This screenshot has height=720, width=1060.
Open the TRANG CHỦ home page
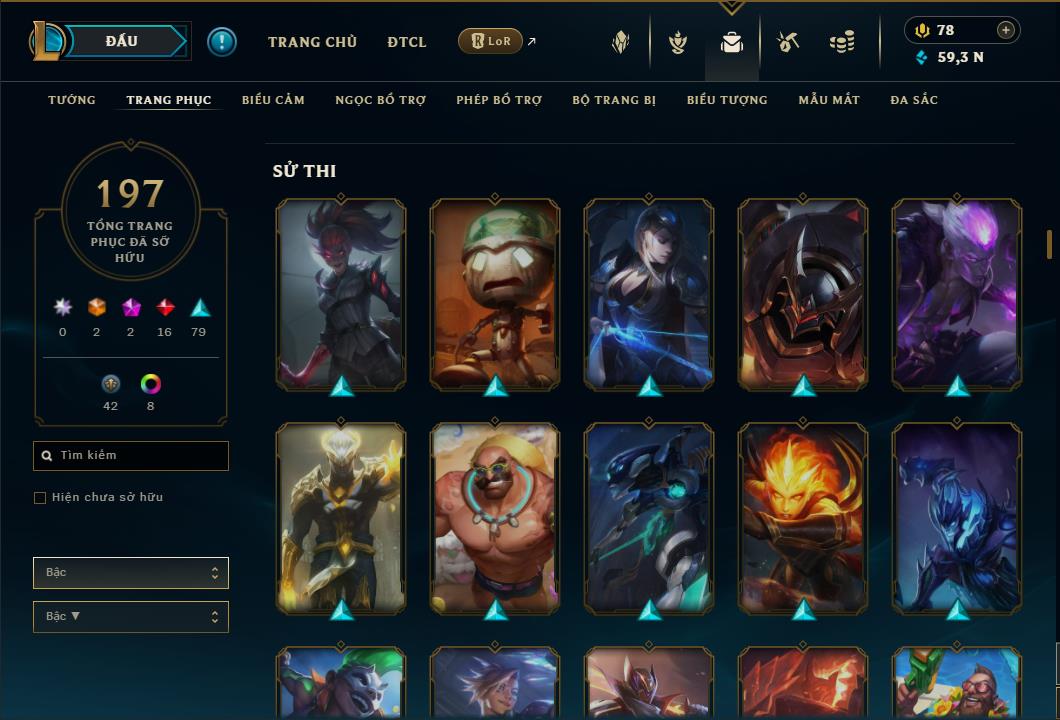click(x=312, y=42)
